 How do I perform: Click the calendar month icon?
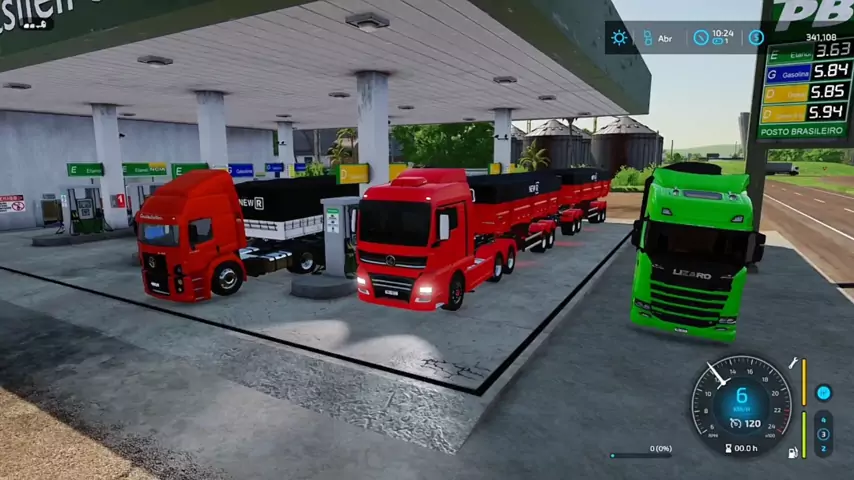[x=648, y=38]
